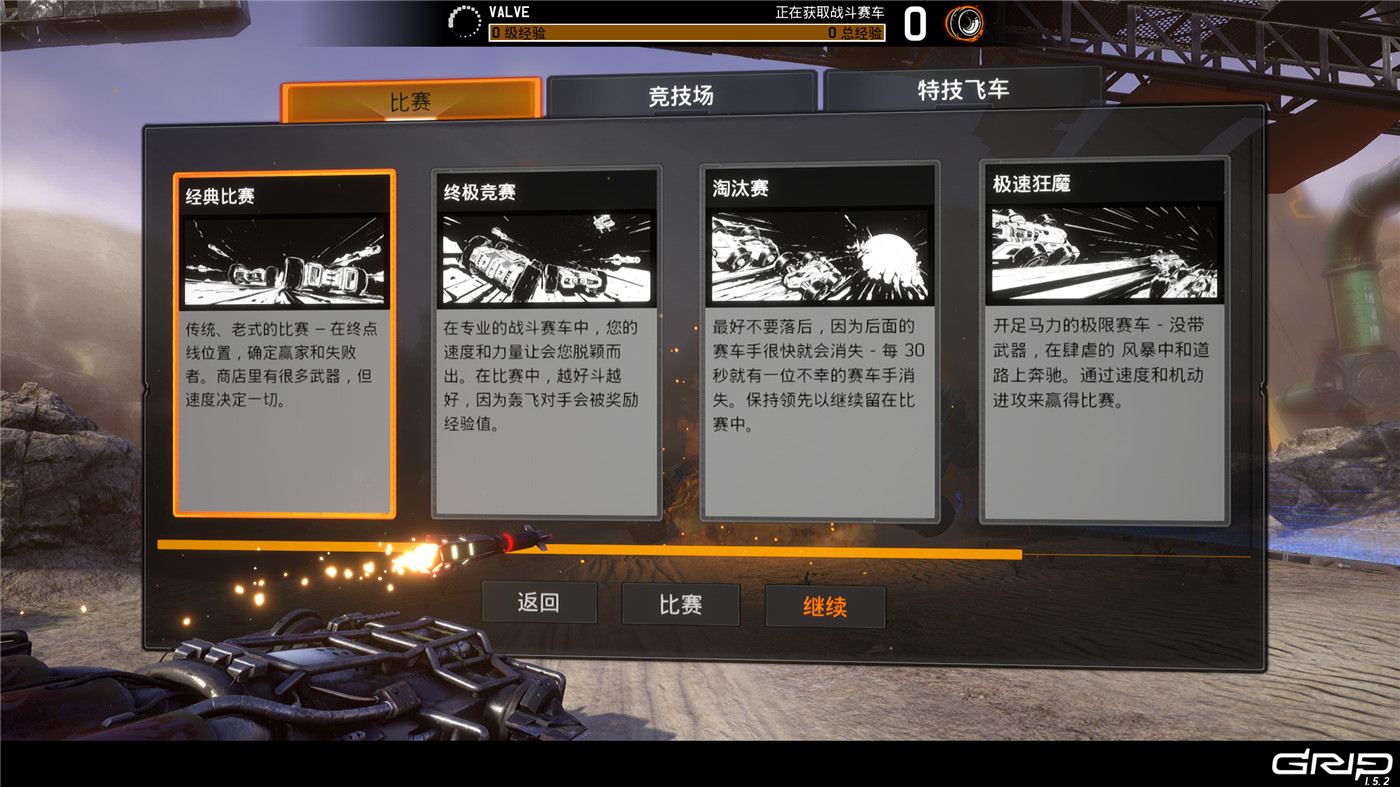Viewport: 1400px width, 787px height.
Task: Click the circular VALVE avatar loading spinner
Action: [464, 19]
